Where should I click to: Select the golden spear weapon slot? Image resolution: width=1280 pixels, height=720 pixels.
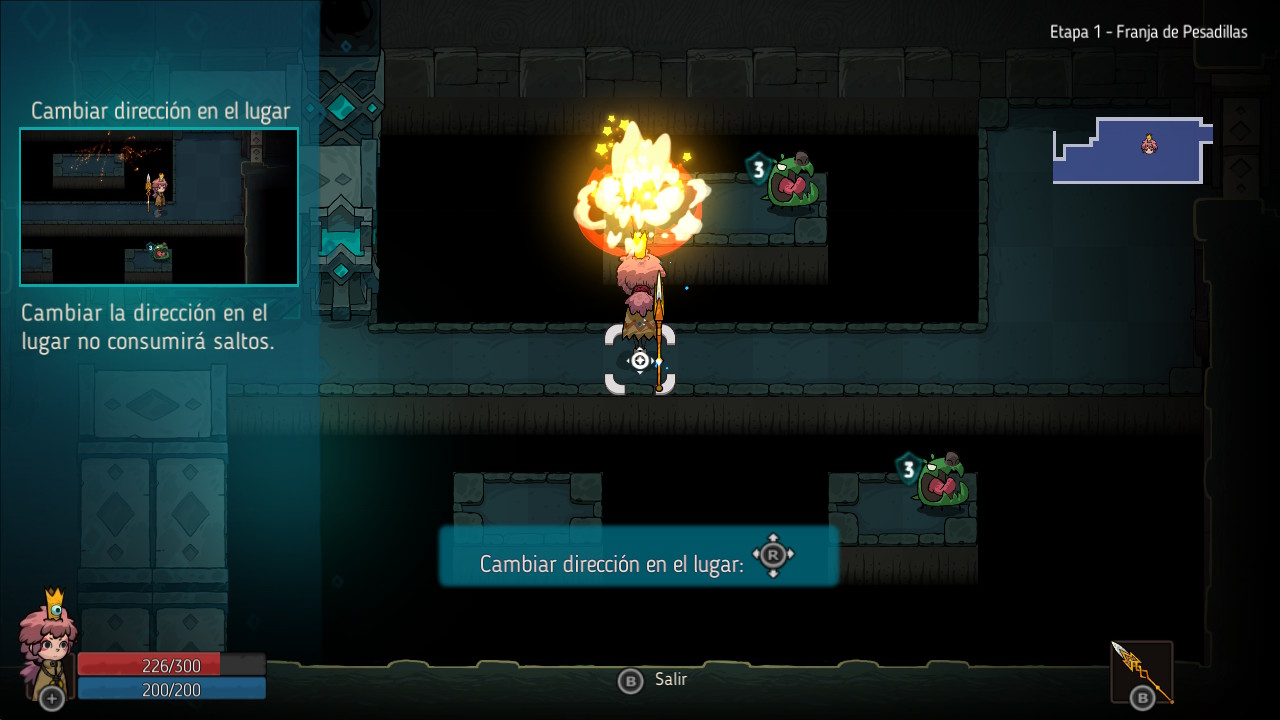click(x=1142, y=672)
